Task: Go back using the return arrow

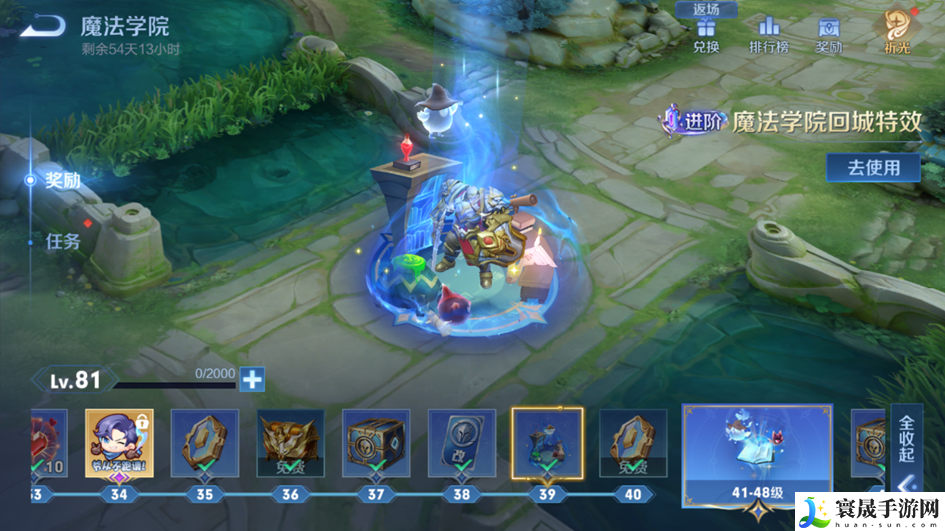Action: [x=42, y=26]
